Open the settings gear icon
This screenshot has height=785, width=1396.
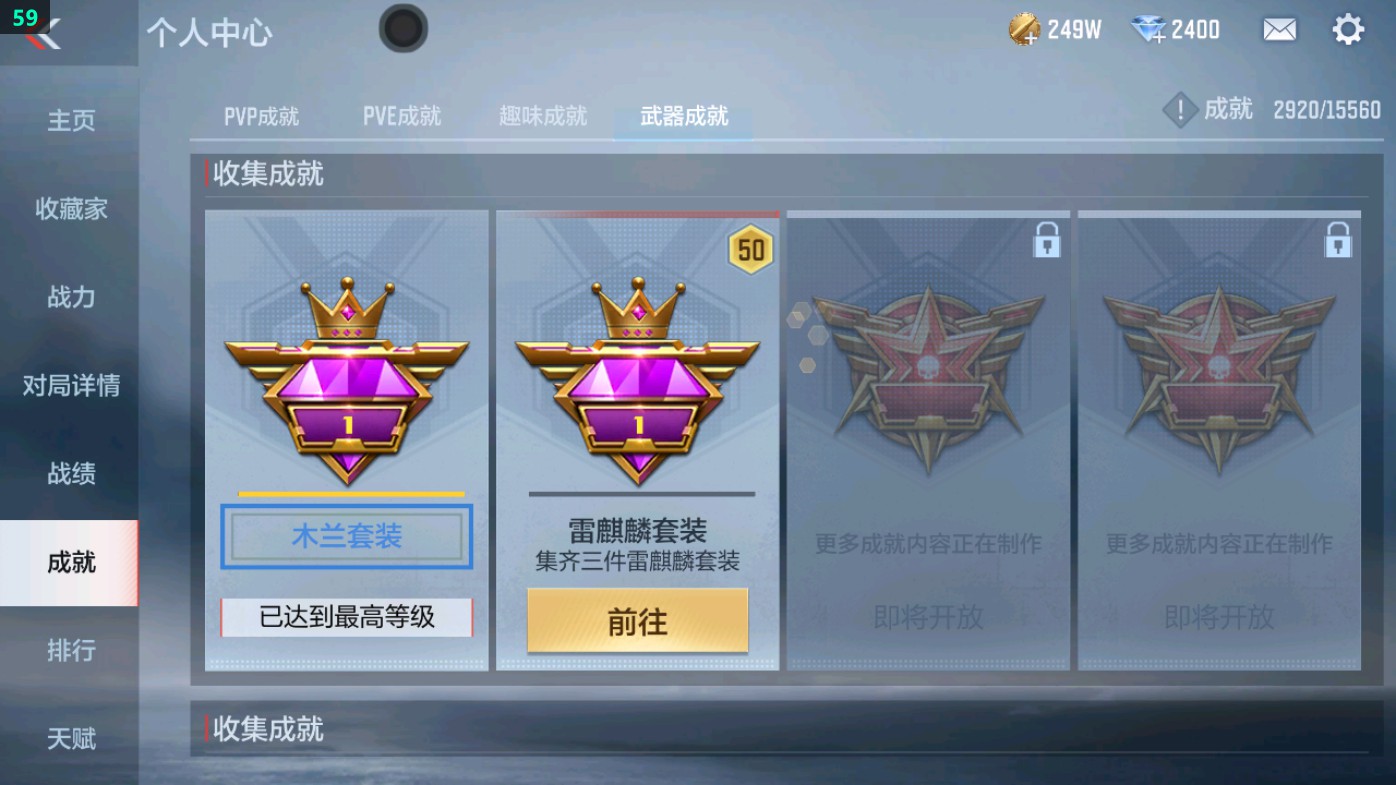click(1348, 29)
